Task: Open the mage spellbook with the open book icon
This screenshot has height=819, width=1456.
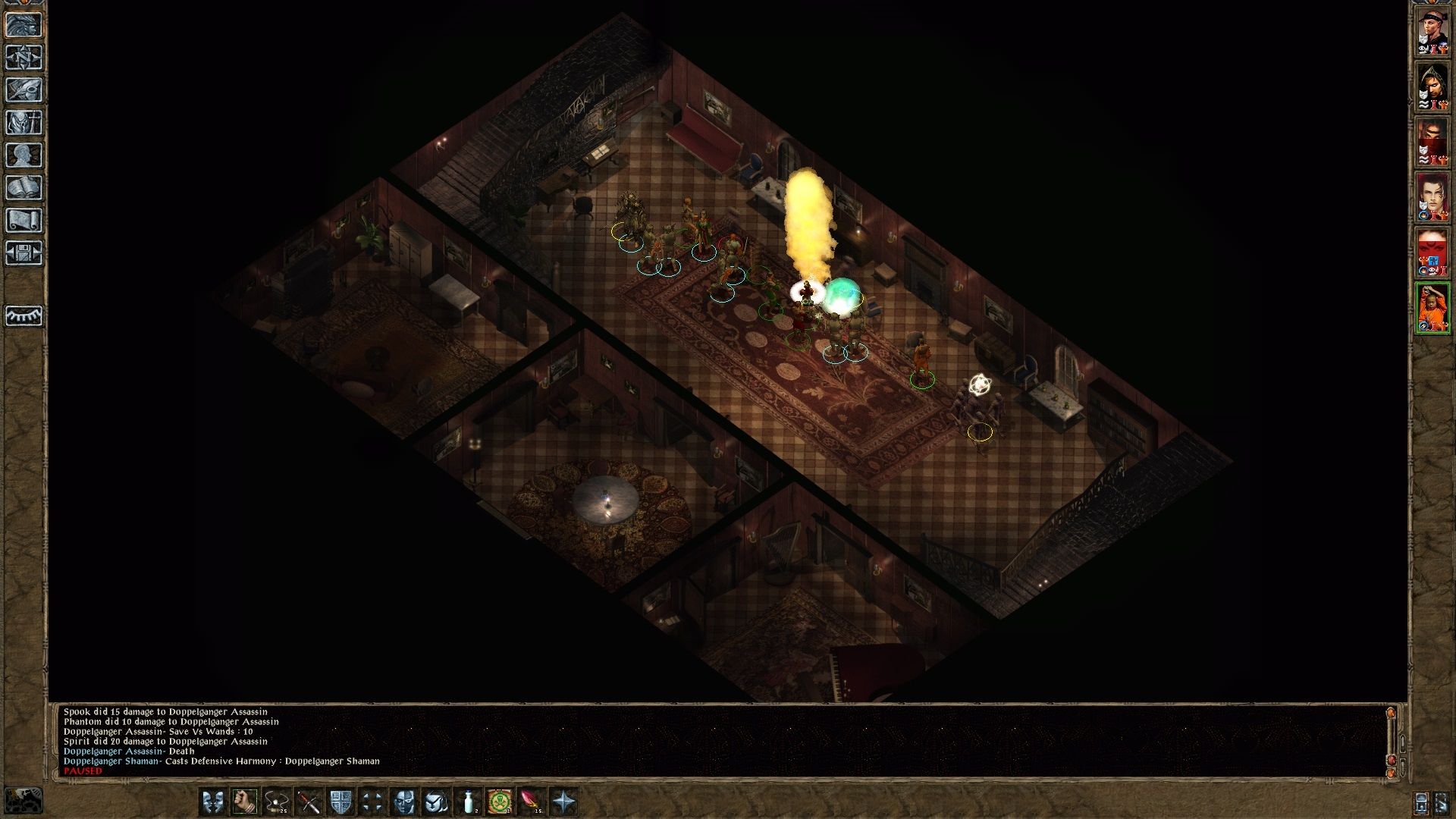Action: click(24, 188)
